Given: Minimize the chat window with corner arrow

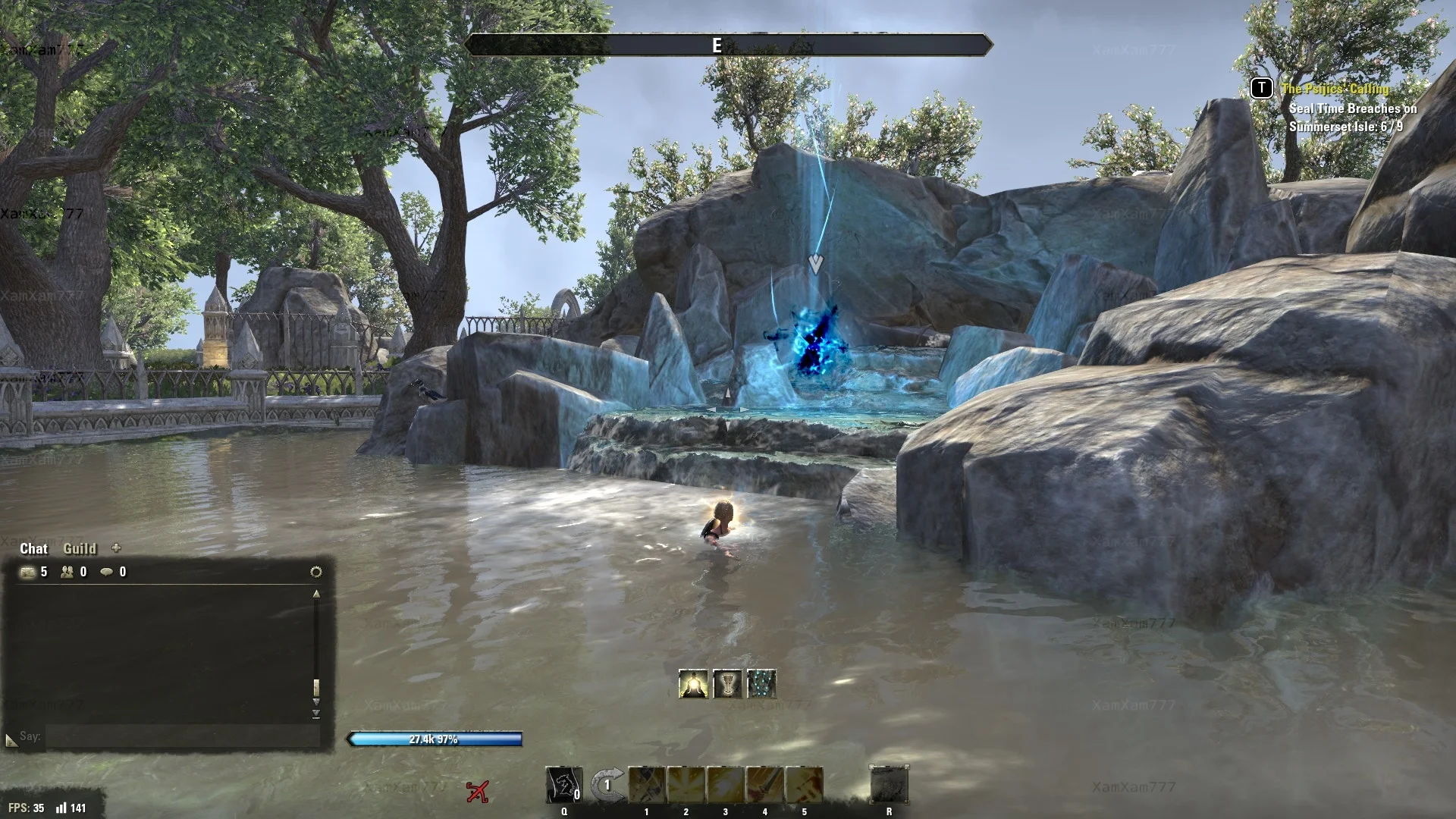Looking at the screenshot, I should coord(11,739).
